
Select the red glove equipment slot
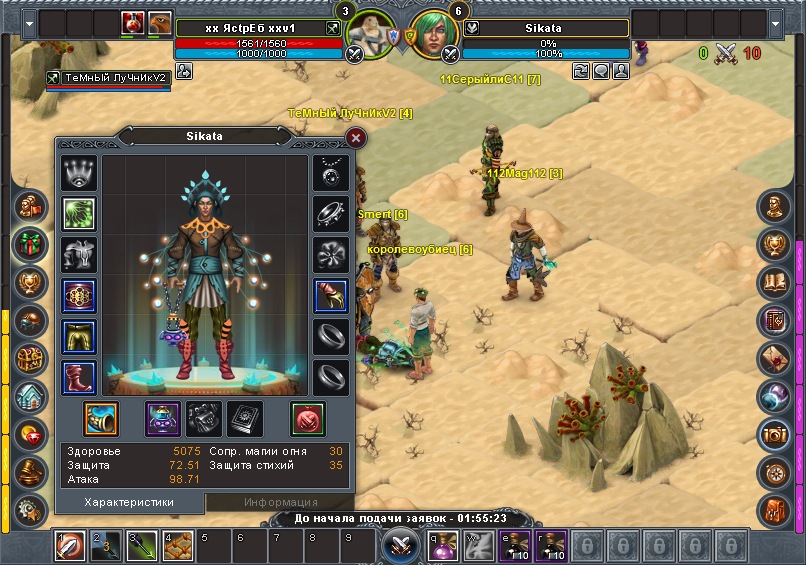coord(331,296)
